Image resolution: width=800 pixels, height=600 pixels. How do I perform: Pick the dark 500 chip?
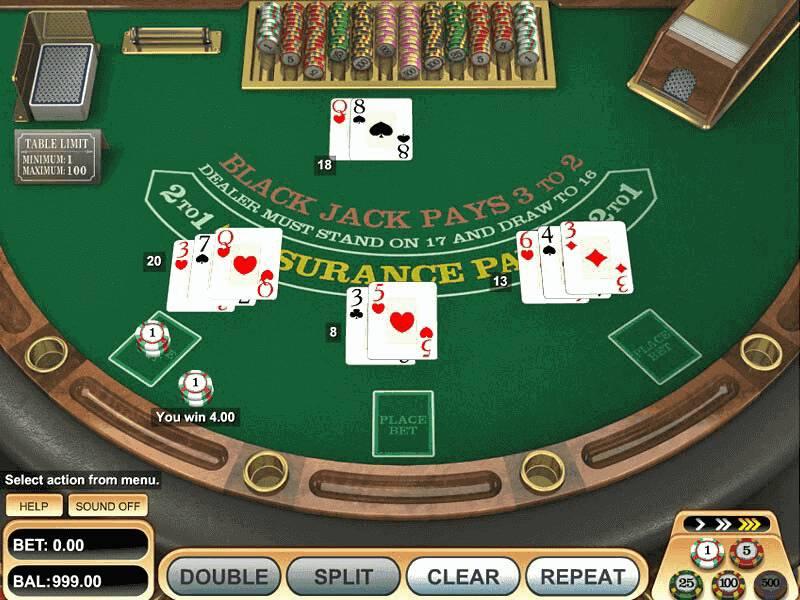coord(769,584)
